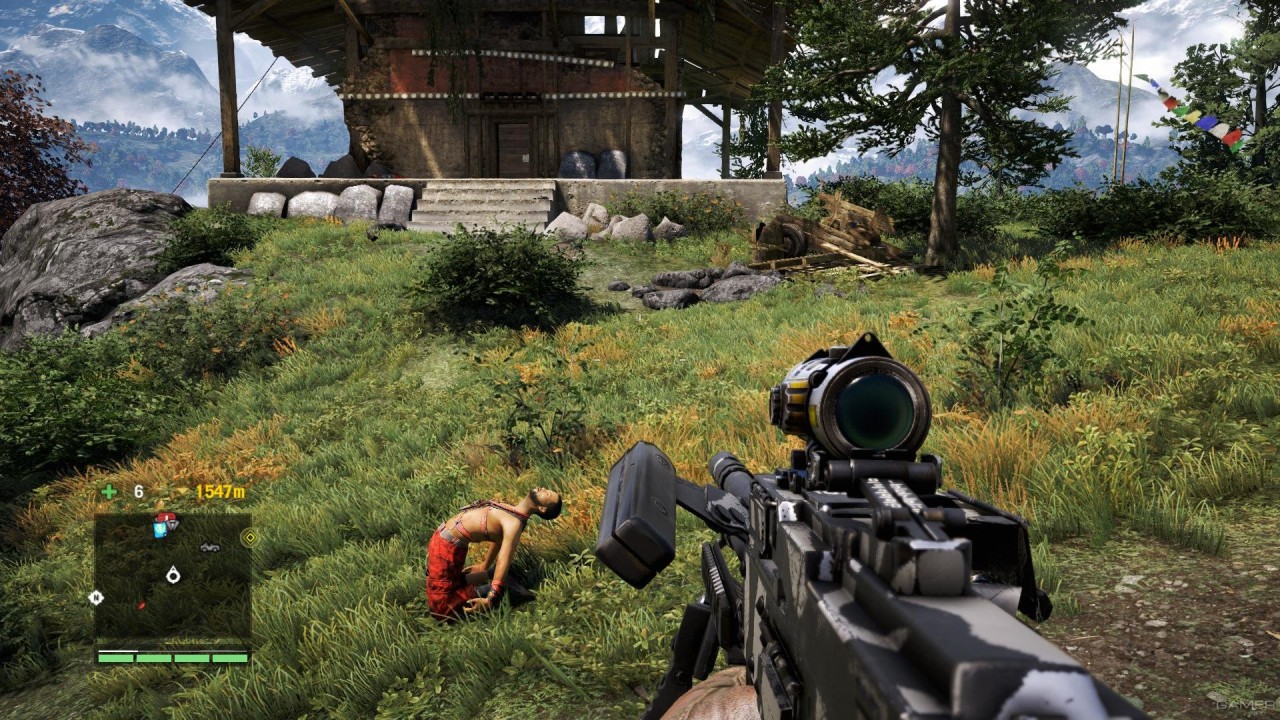This screenshot has height=720, width=1280.
Task: Select the vehicle marker on the minimap
Action: click(210, 547)
